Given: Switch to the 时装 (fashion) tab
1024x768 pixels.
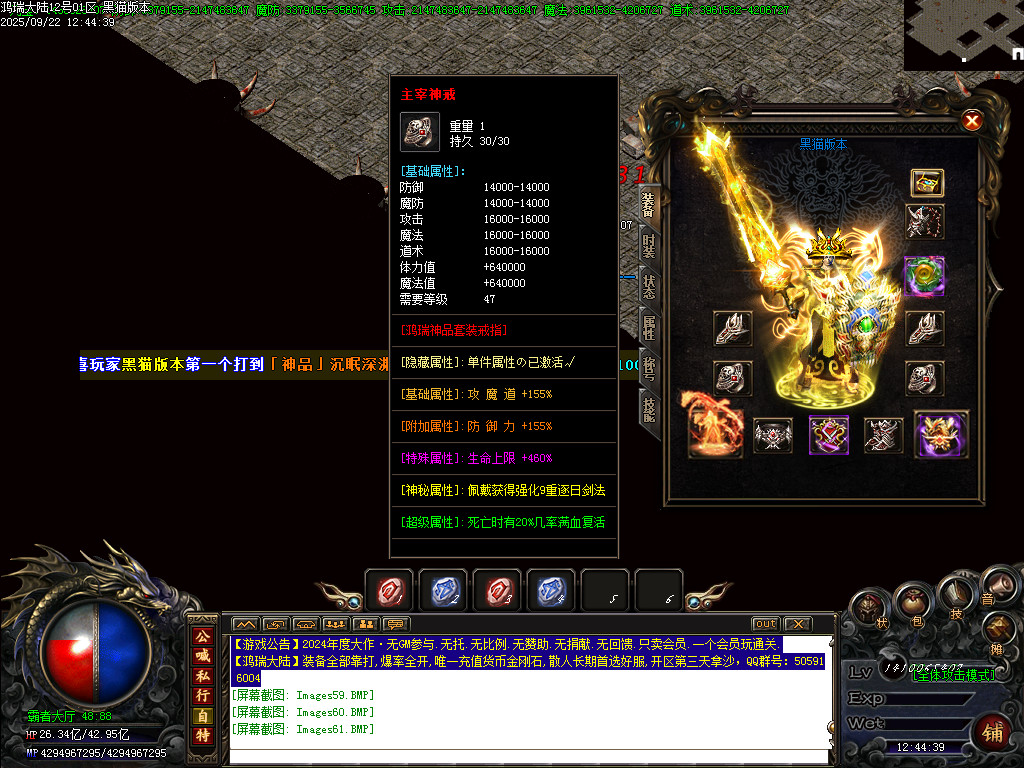Looking at the screenshot, I should pyautogui.click(x=649, y=245).
